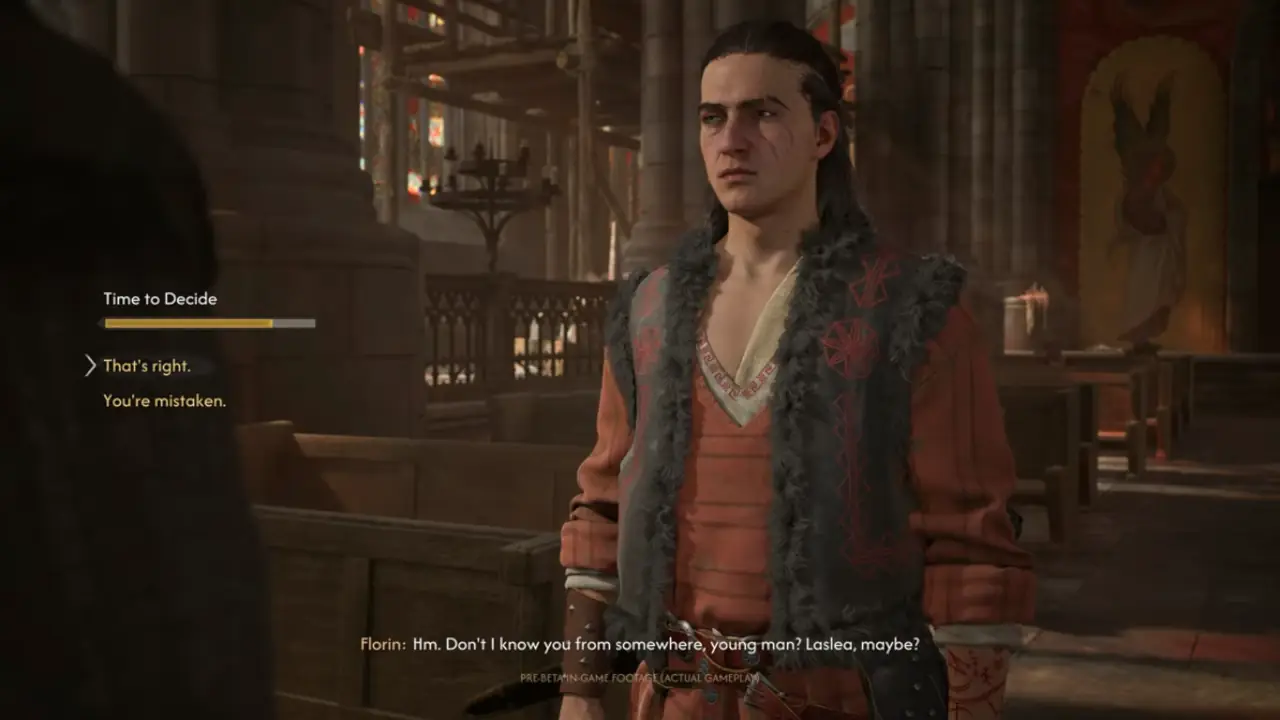Click the "Time to Decide" timer label
Screen dimensions: 1280x720
160,298
